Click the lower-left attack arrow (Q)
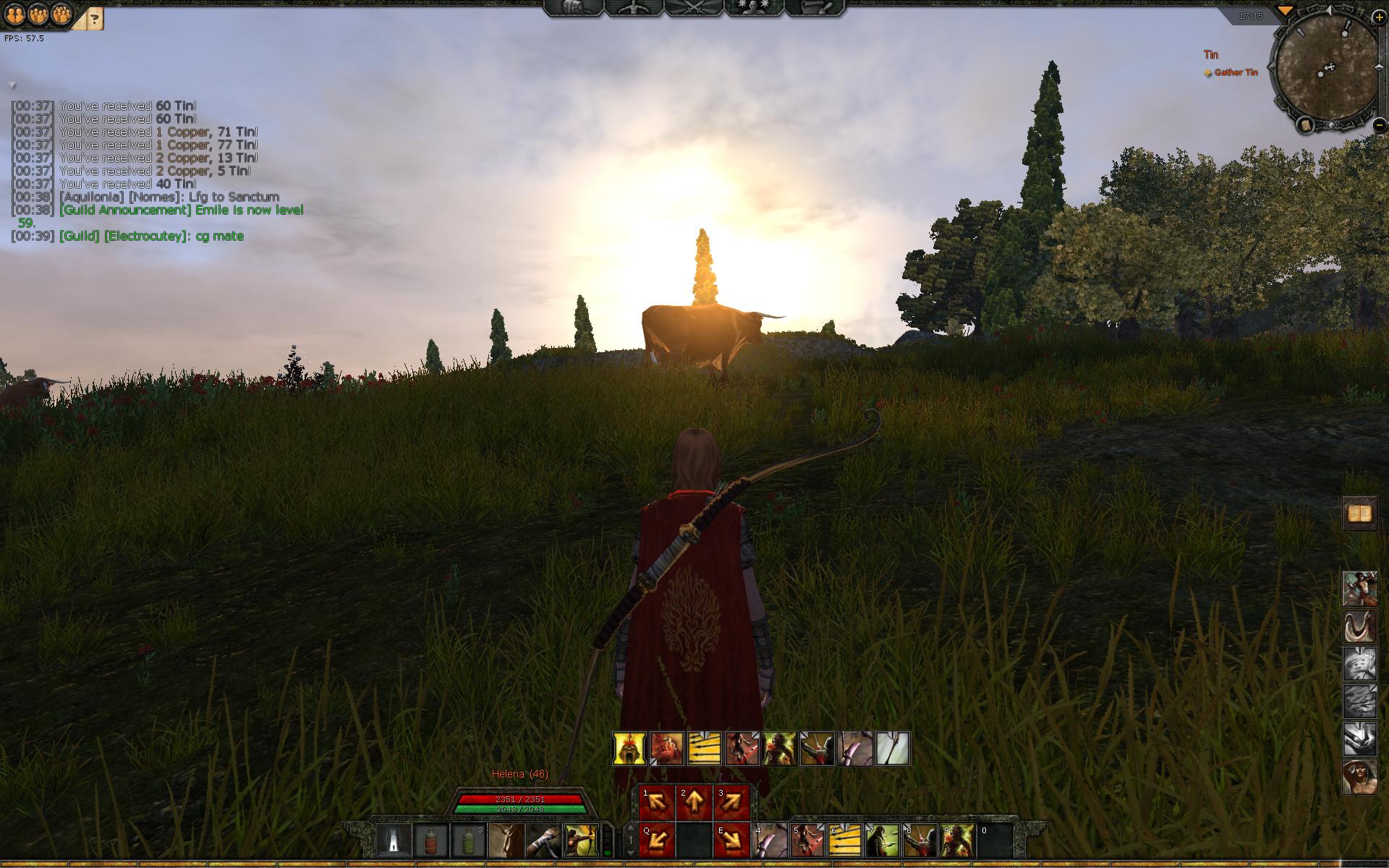 (x=656, y=841)
